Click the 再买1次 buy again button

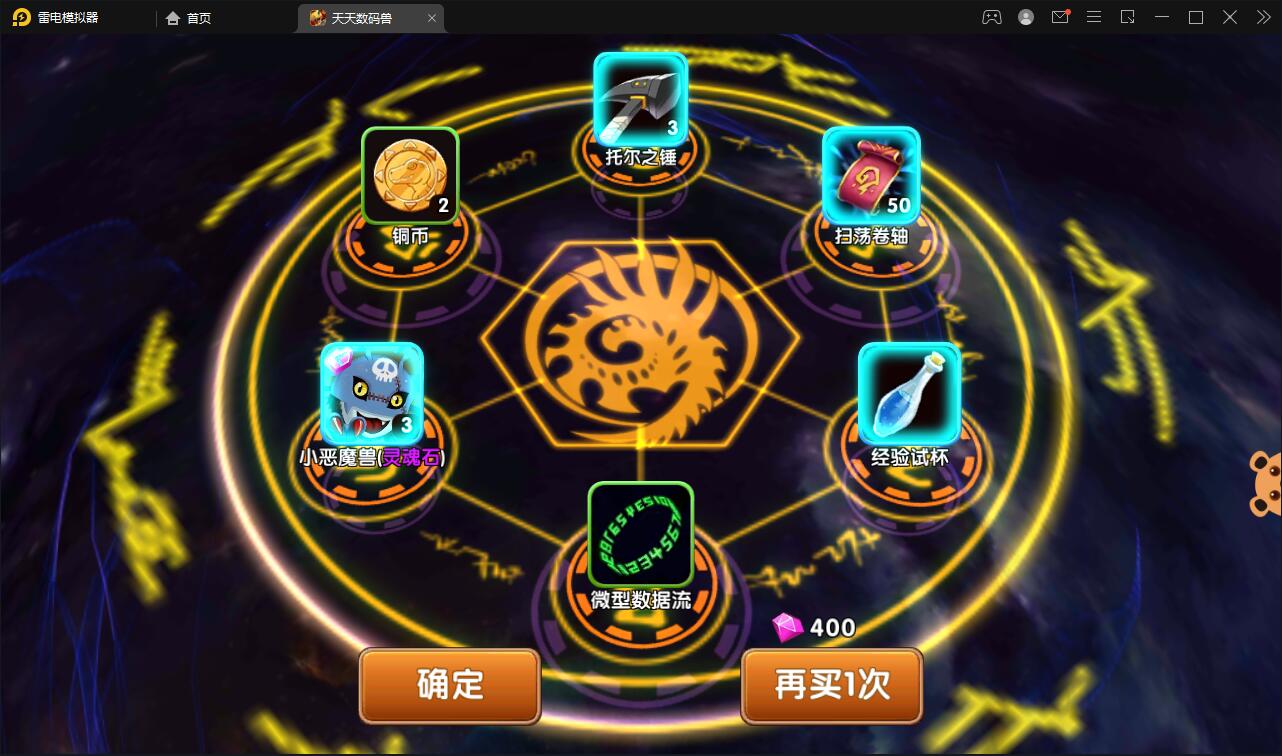pyautogui.click(x=831, y=686)
